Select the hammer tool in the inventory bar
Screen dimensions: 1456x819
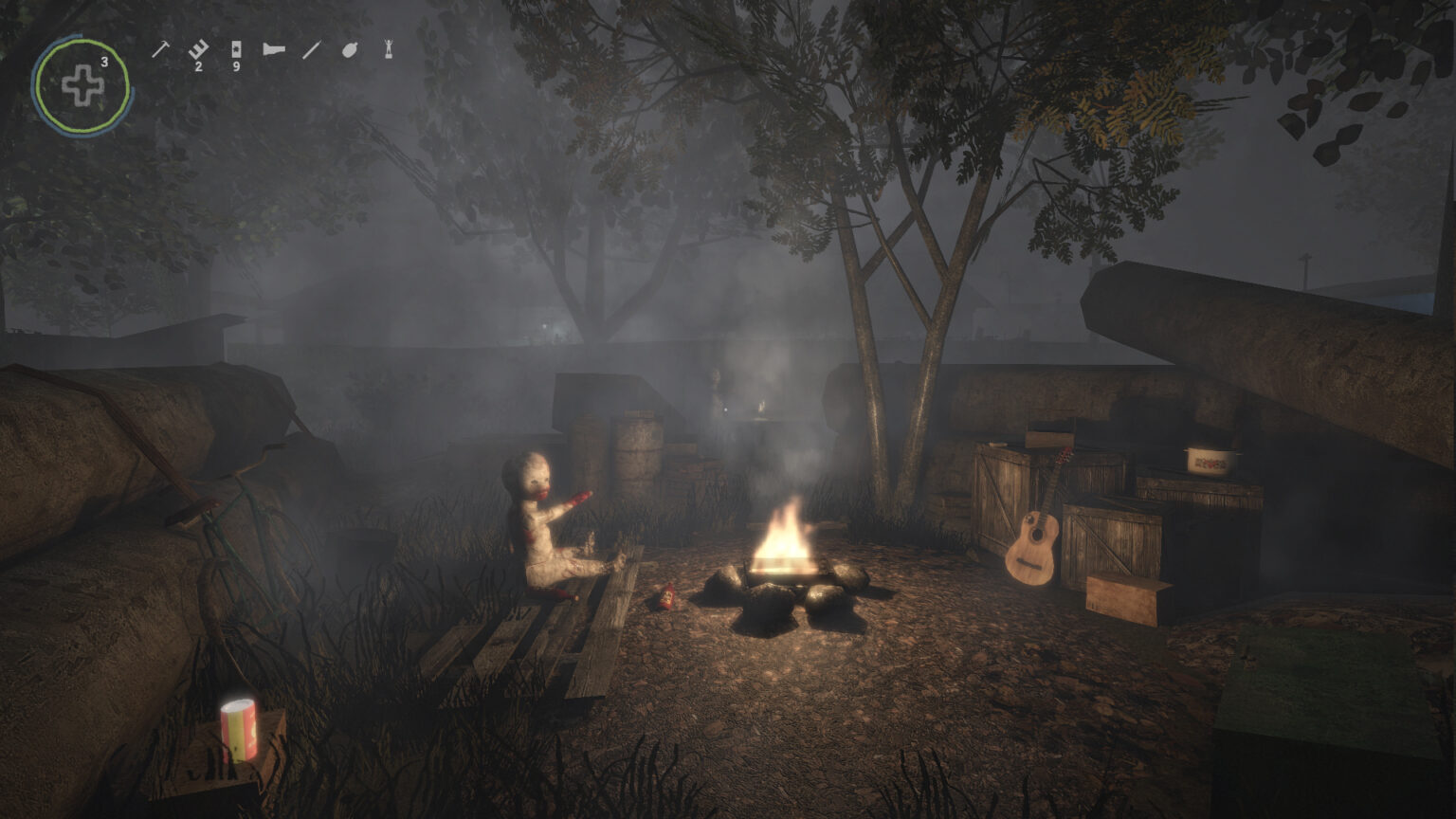[x=160, y=49]
